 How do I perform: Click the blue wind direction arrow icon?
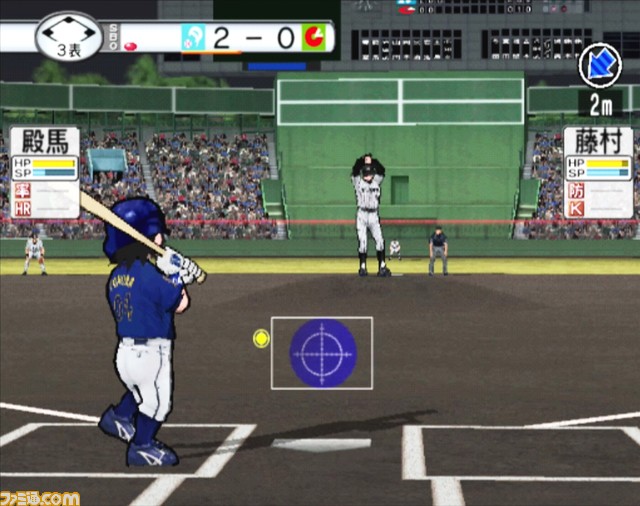click(600, 65)
